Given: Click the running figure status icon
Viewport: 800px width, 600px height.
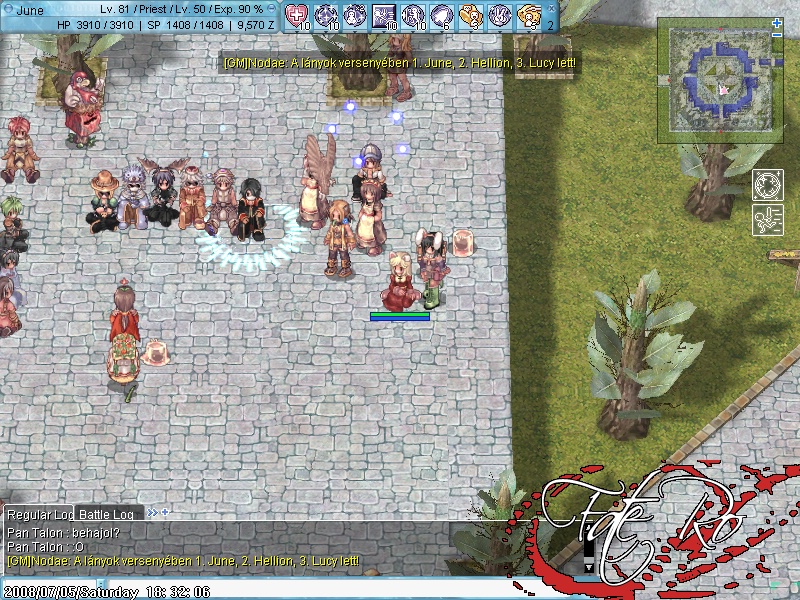Looking at the screenshot, I should [768, 220].
